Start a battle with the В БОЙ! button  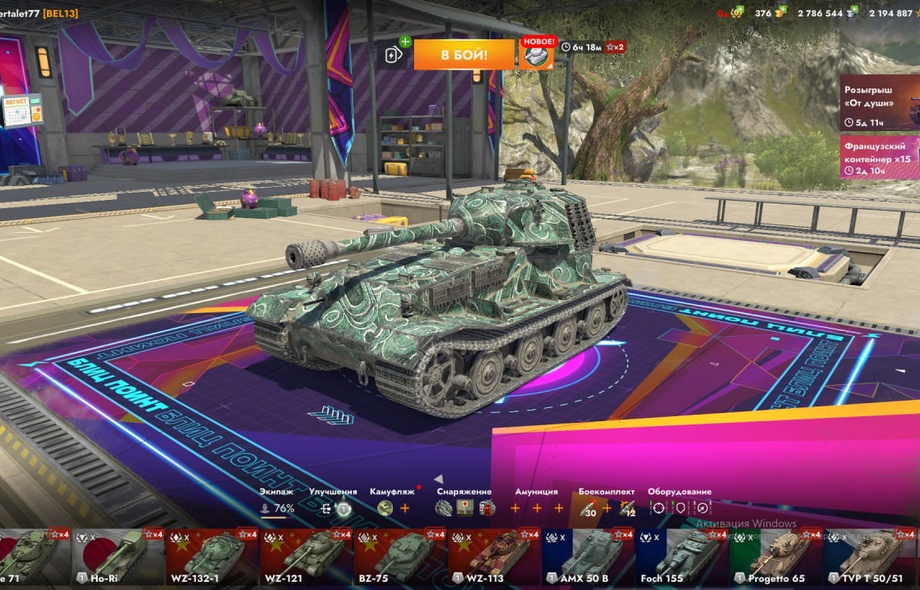[464, 54]
